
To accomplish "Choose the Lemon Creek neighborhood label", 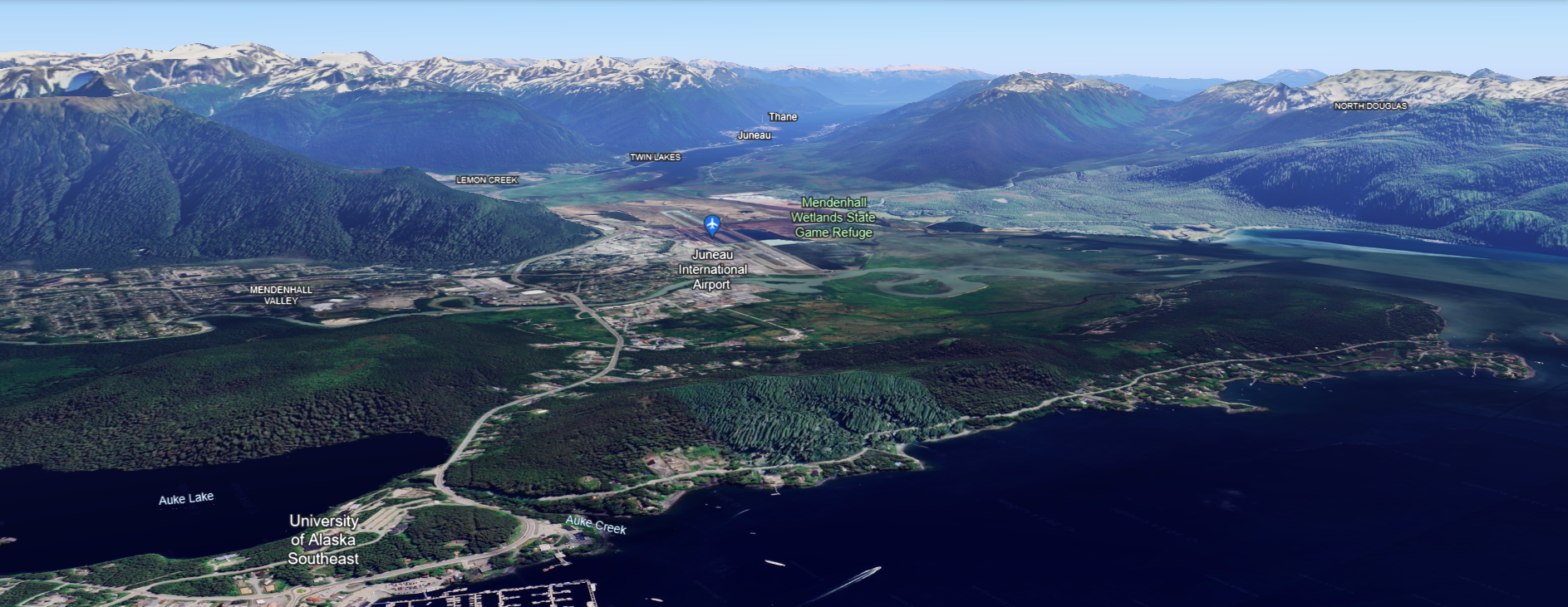I will 486,180.
